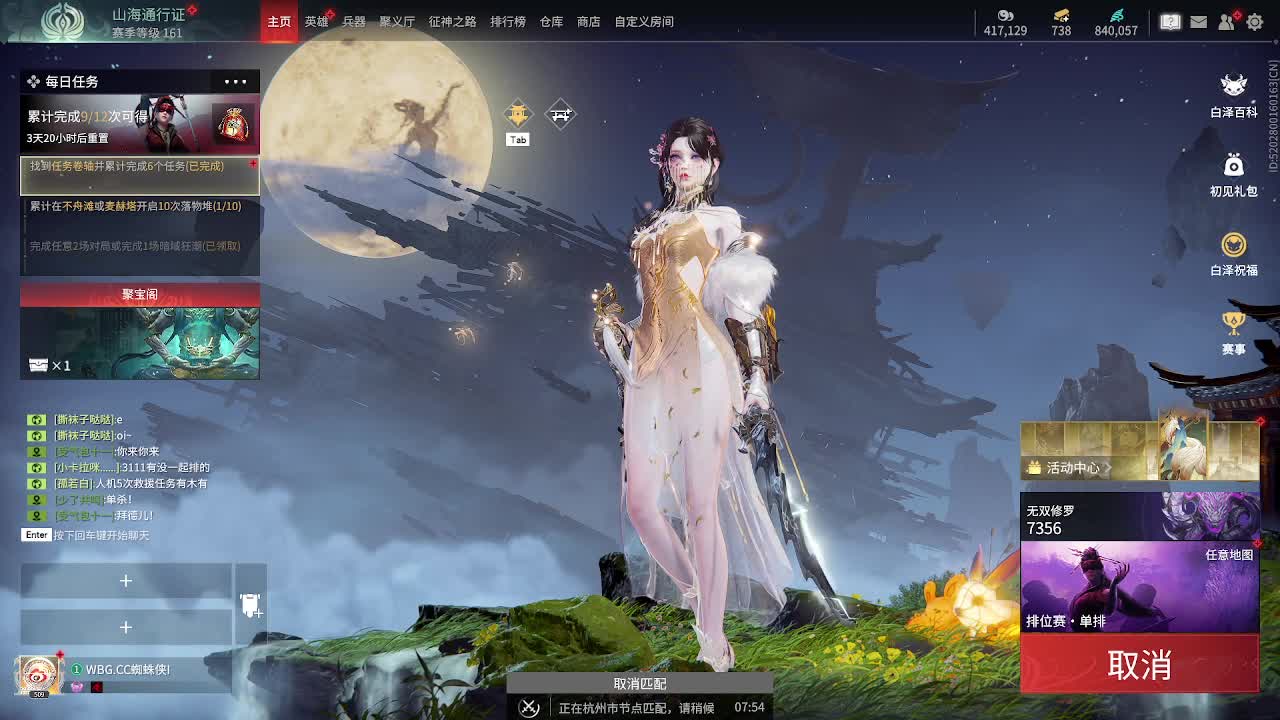Image resolution: width=1280 pixels, height=720 pixels.
Task: Open the 初见礼包 gift pack
Action: (x=1234, y=173)
